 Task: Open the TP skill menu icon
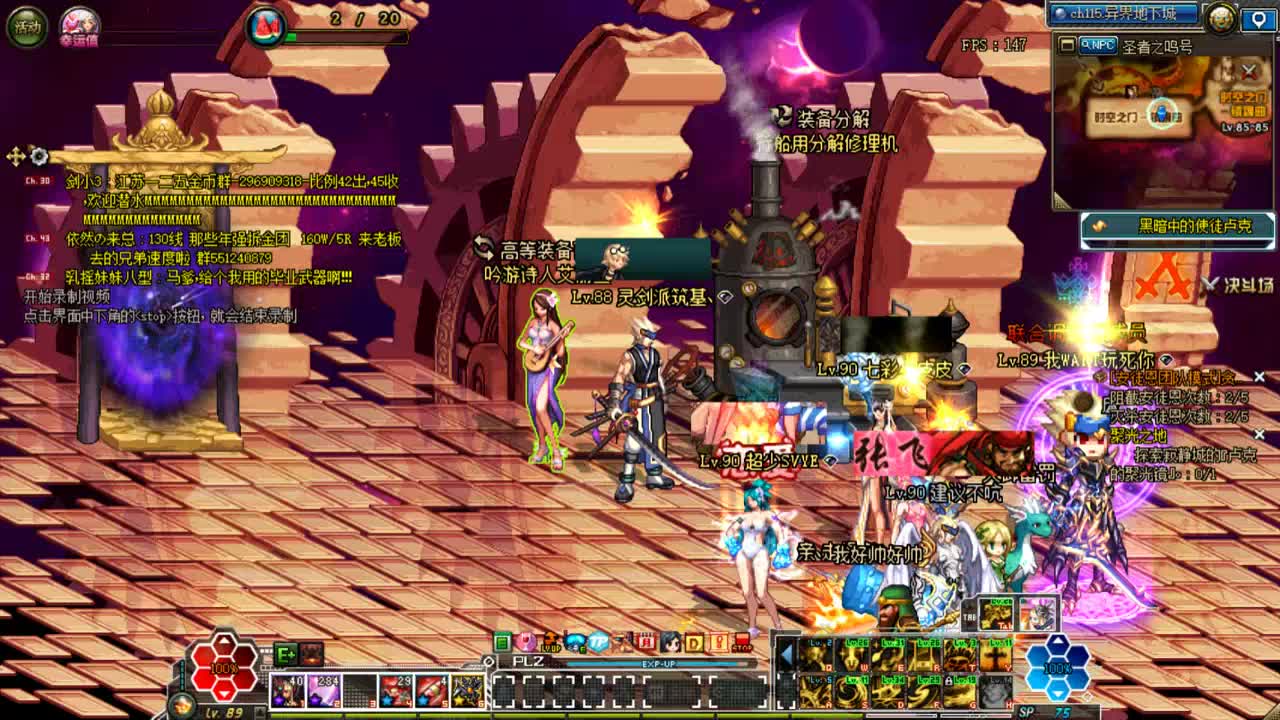click(x=598, y=642)
